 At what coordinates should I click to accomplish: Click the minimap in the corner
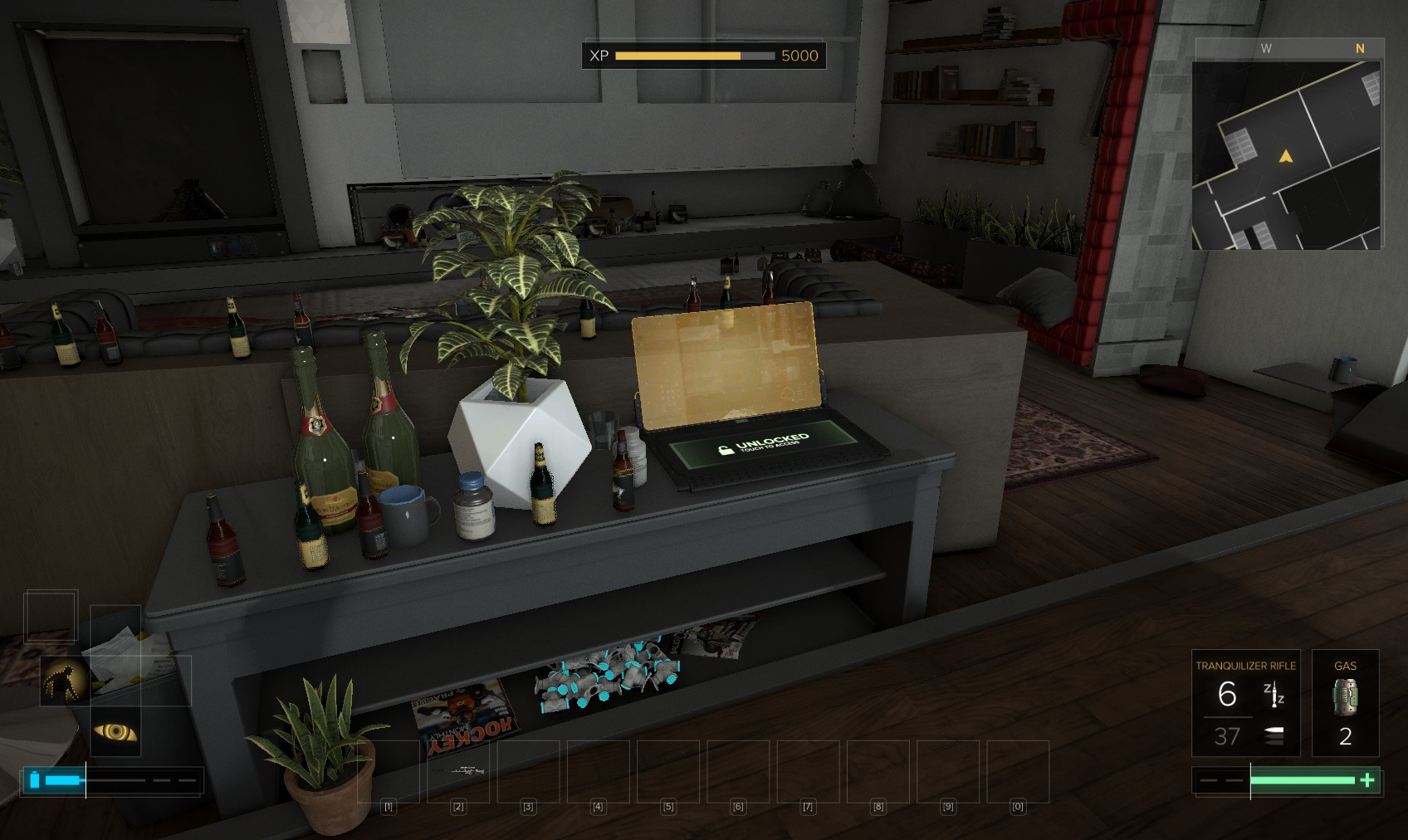tap(1286, 155)
